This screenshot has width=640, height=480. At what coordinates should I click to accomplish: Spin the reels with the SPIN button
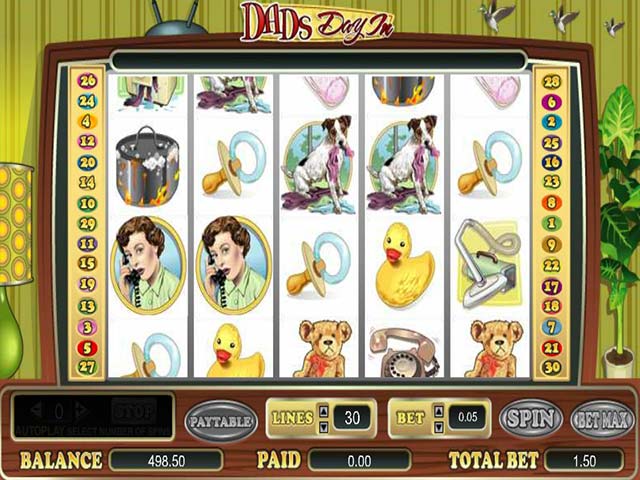(530, 419)
